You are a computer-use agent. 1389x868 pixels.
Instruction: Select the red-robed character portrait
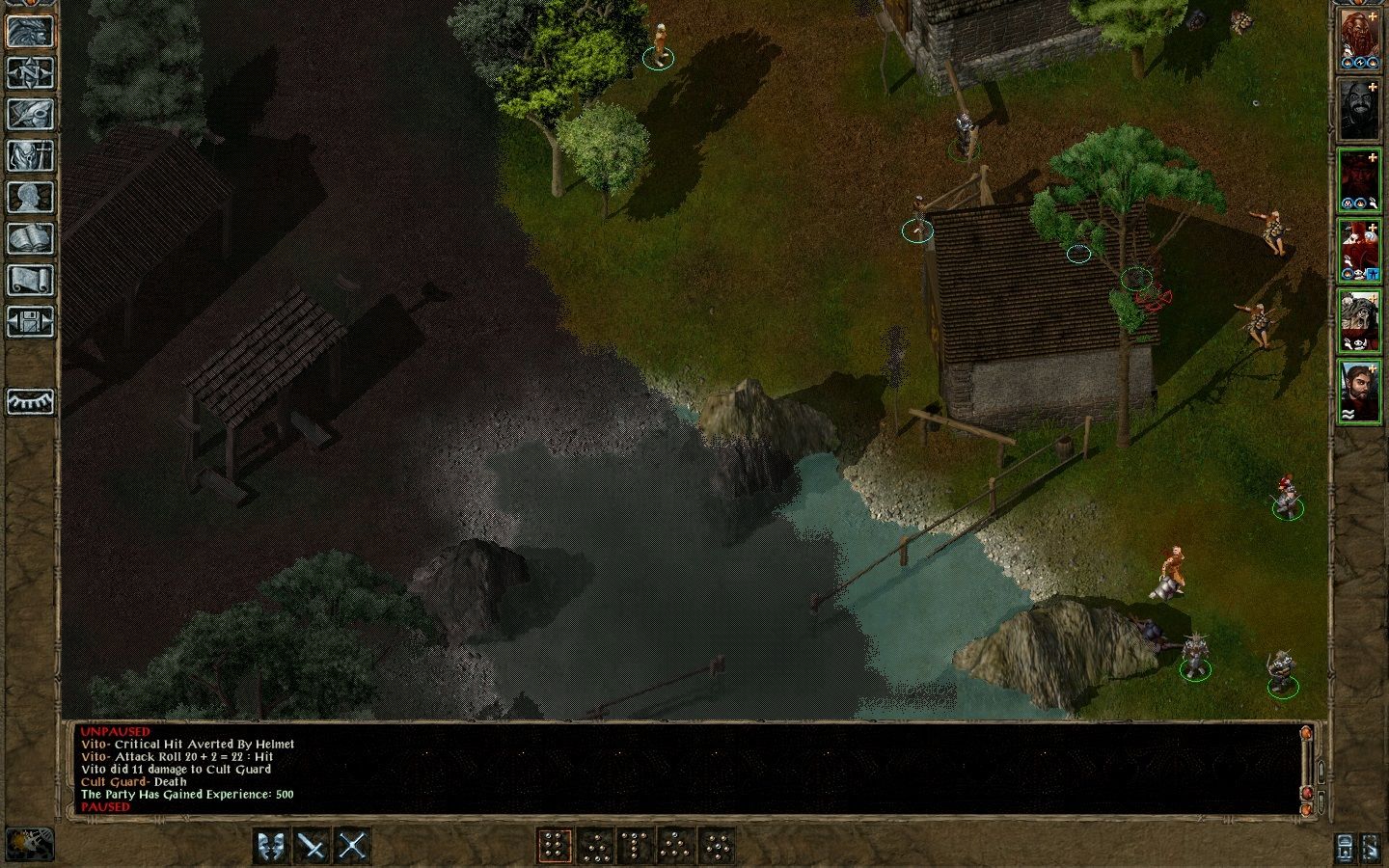(1358, 251)
